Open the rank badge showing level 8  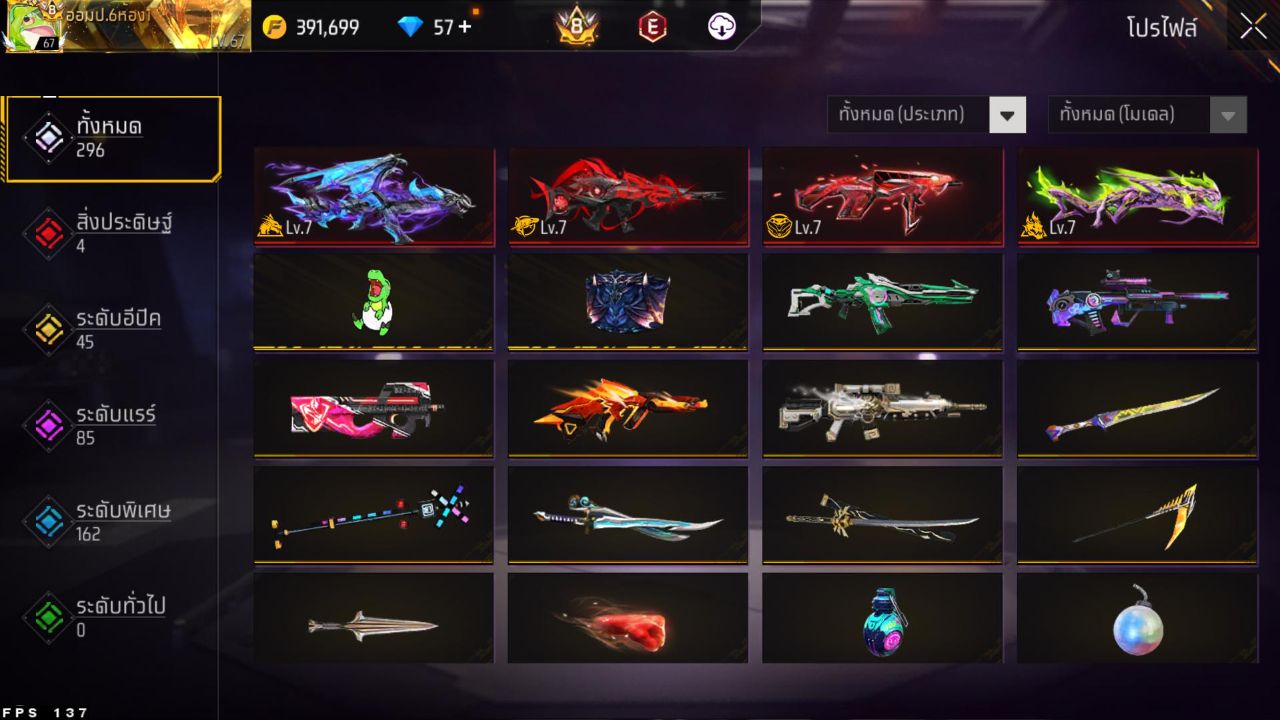(x=577, y=27)
